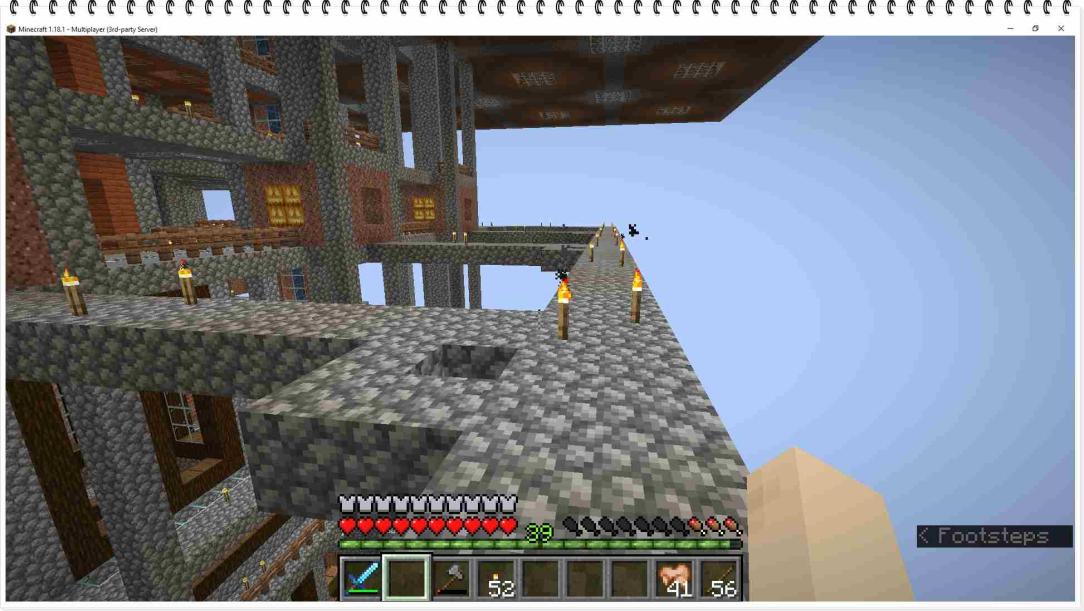The image size is (1084, 611).
Task: Close the Minecraft window
Action: [1061, 29]
